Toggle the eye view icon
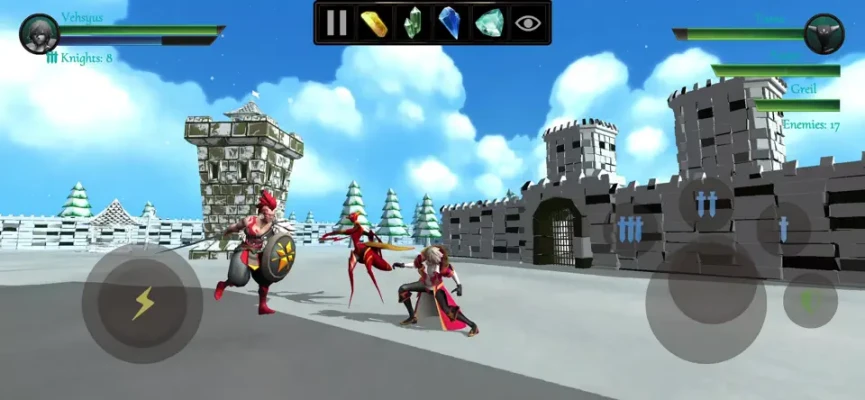 click(x=527, y=22)
